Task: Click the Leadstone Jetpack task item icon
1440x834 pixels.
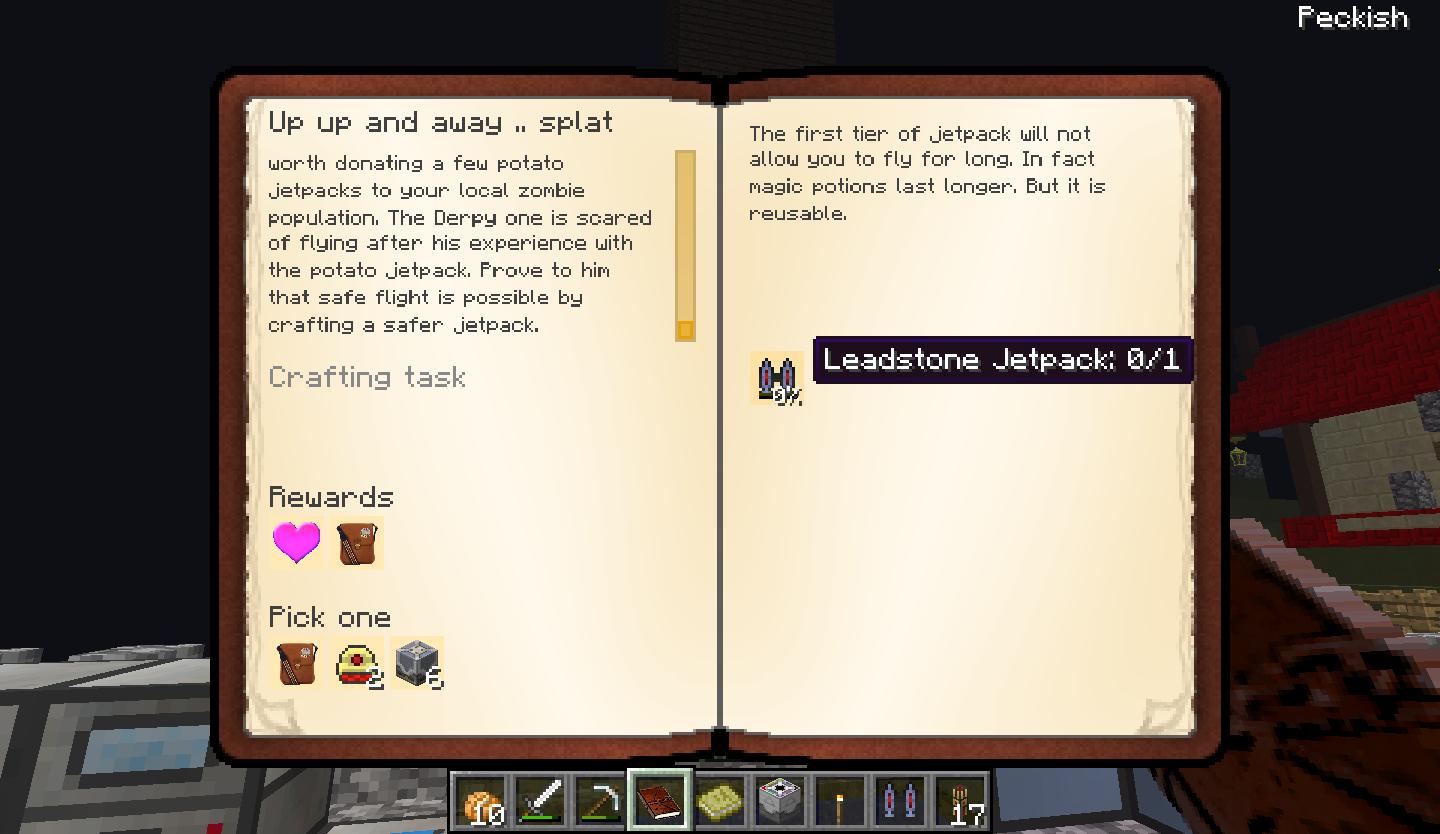Action: click(x=776, y=378)
